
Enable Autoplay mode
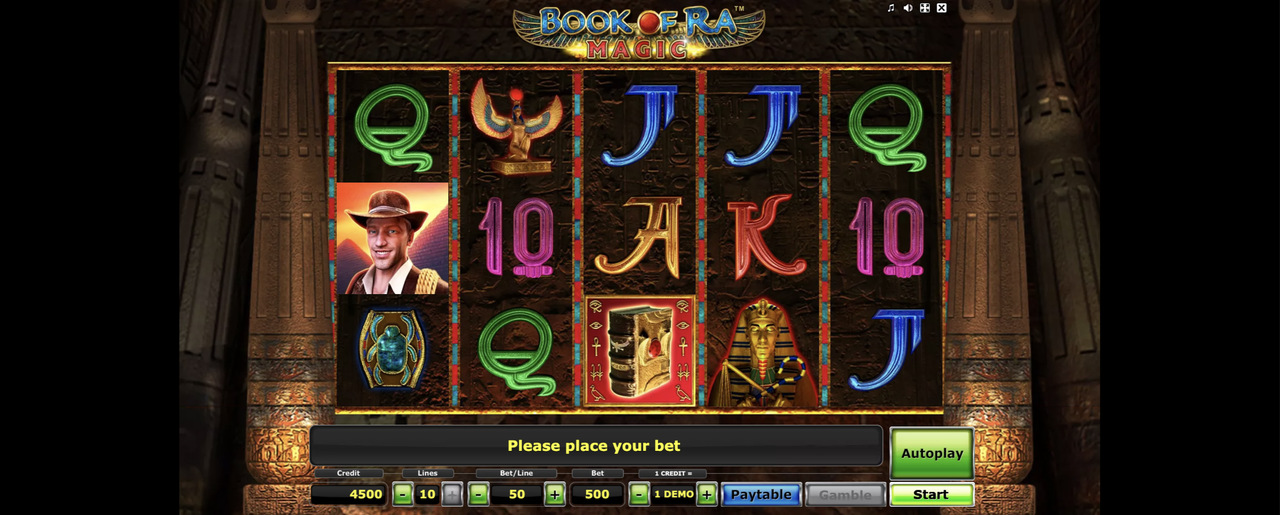click(931, 453)
